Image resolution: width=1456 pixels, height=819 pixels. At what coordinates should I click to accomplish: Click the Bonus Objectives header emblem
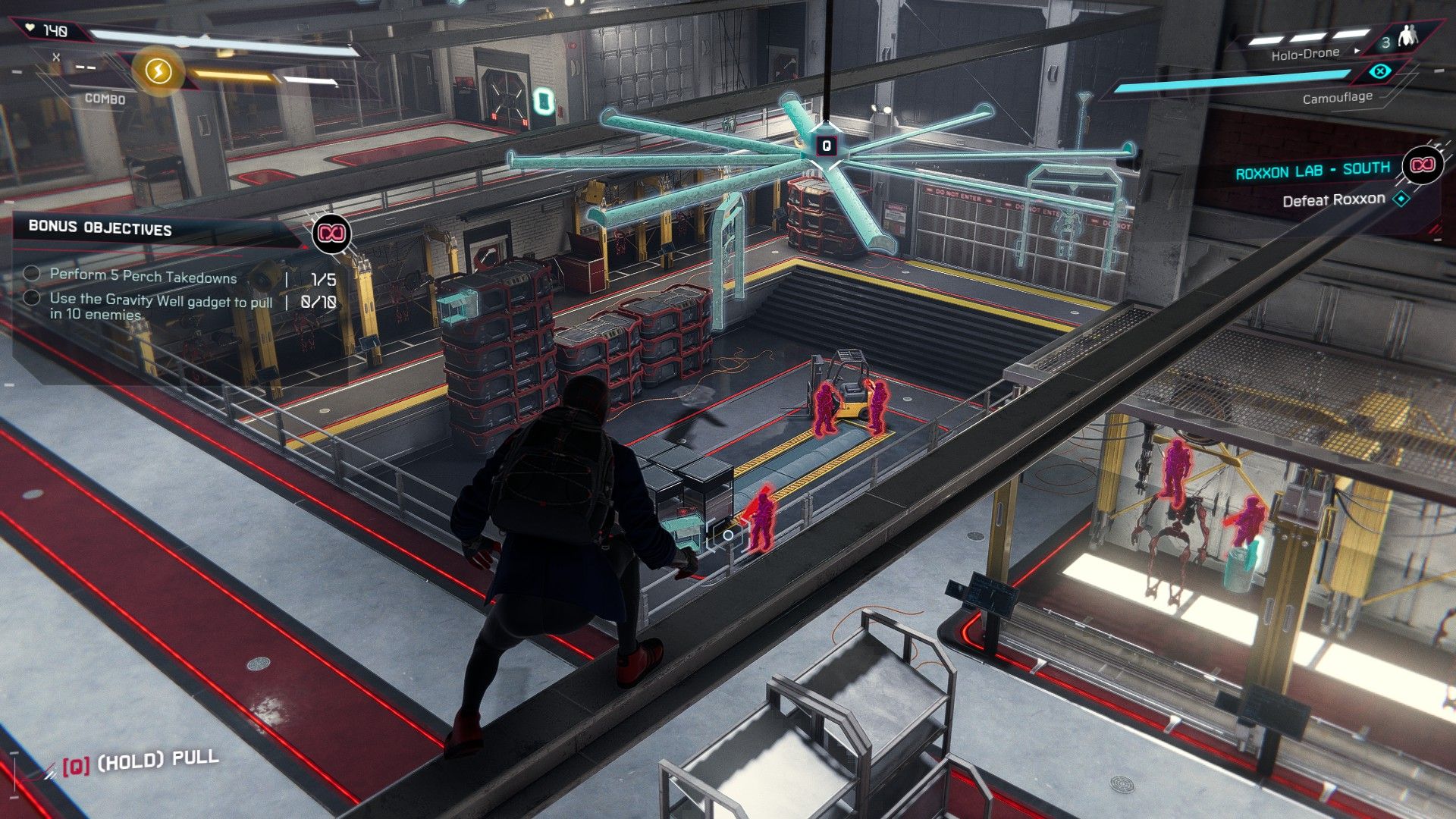(x=331, y=233)
